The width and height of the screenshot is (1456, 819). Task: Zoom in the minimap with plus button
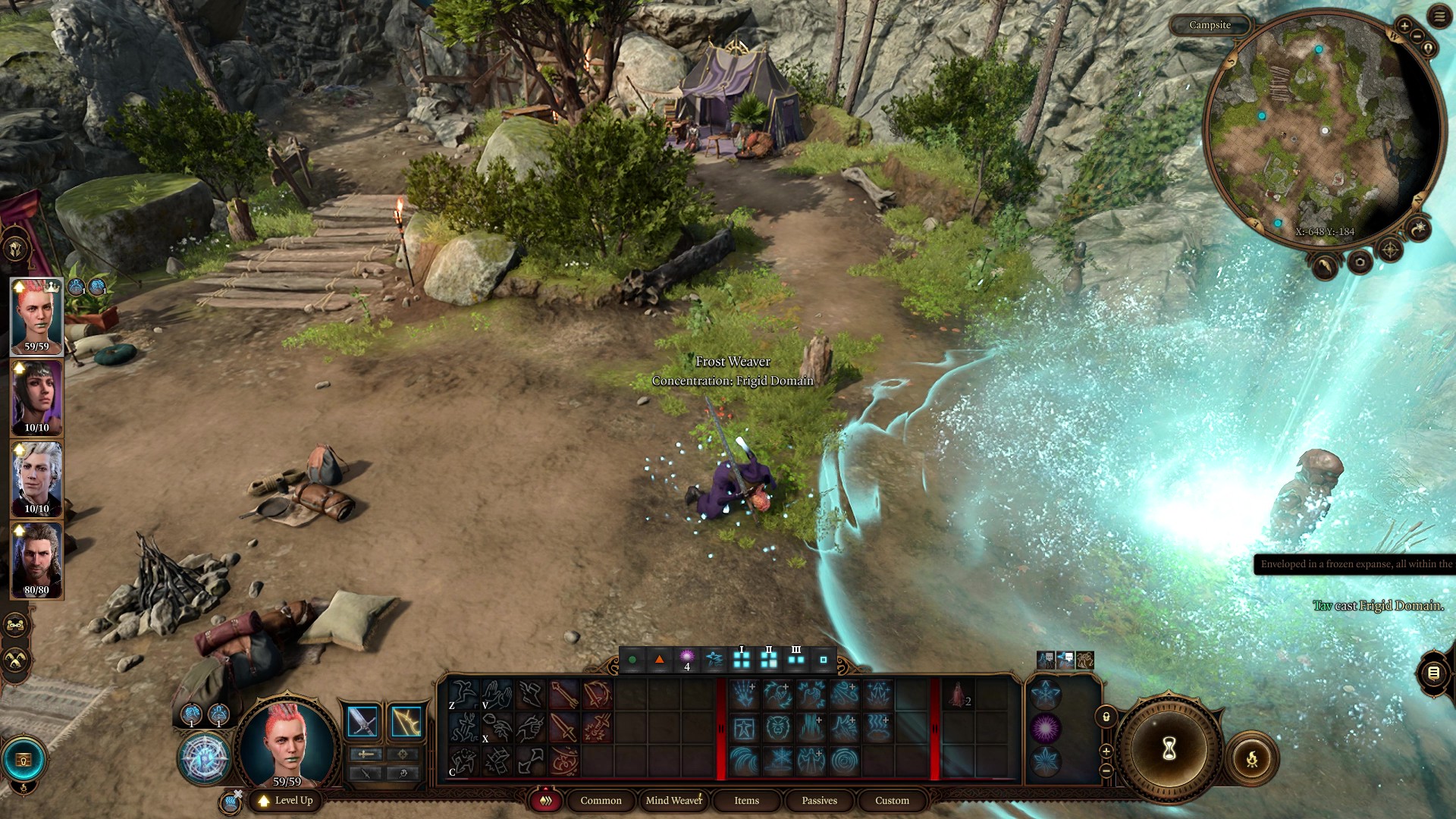[1404, 26]
